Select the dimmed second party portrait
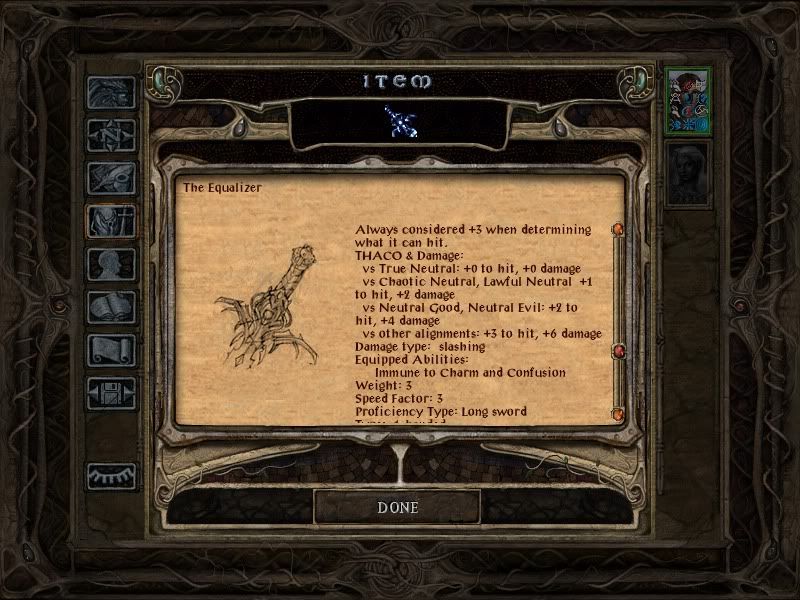The height and width of the screenshot is (600, 800). 688,174
